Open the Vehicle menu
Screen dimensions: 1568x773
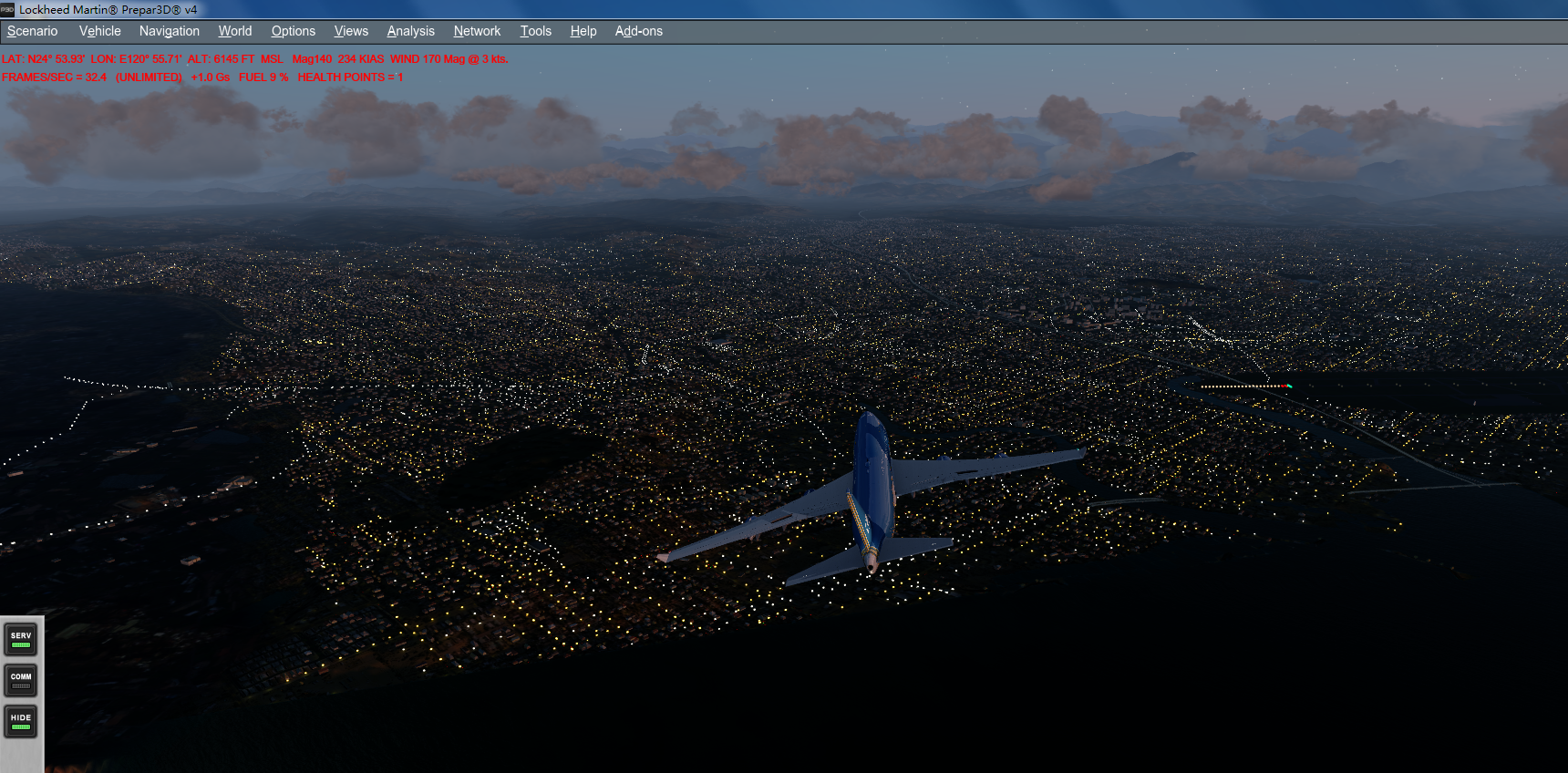tap(99, 30)
